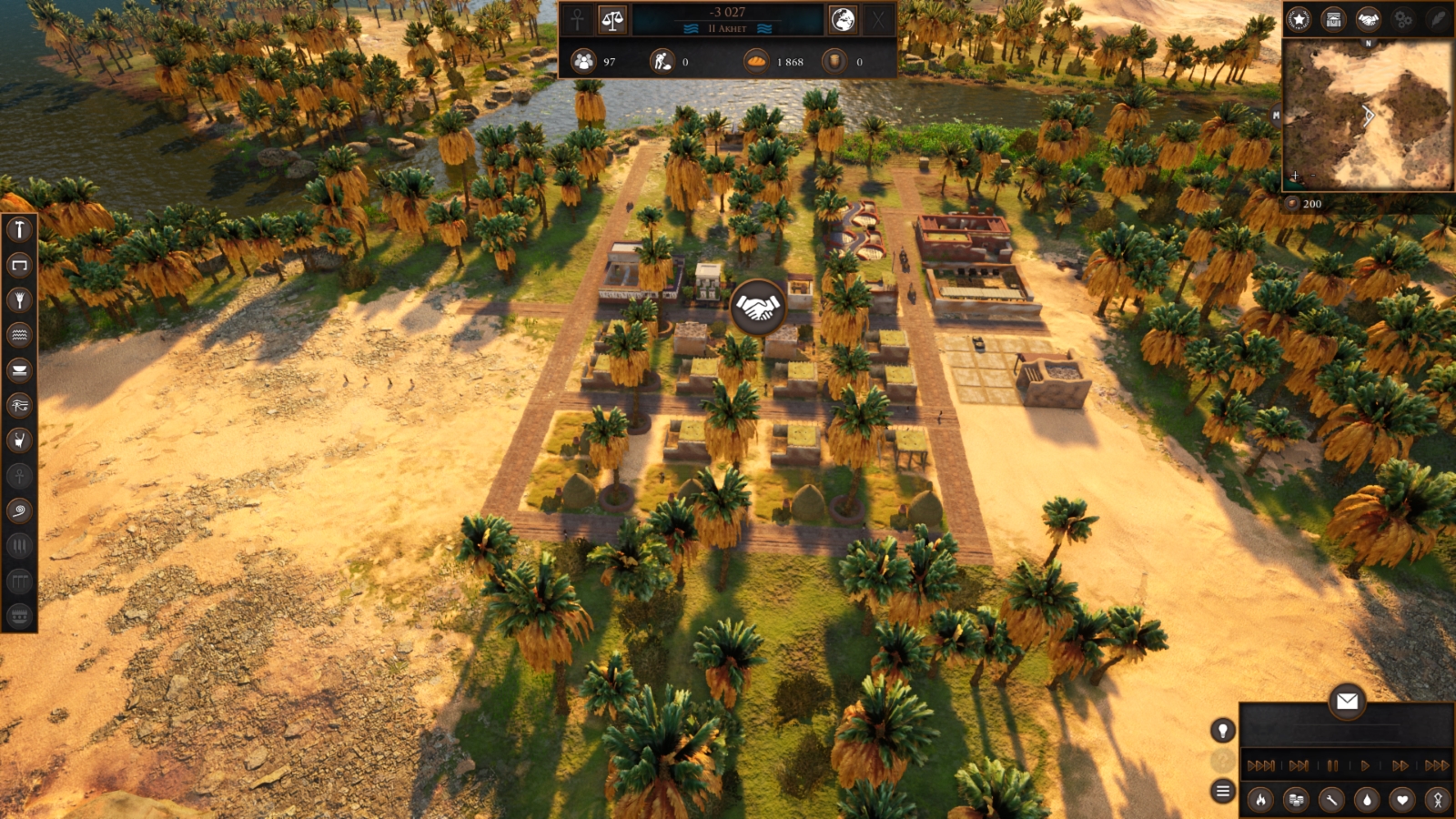Pause the game speed

pos(1332,765)
